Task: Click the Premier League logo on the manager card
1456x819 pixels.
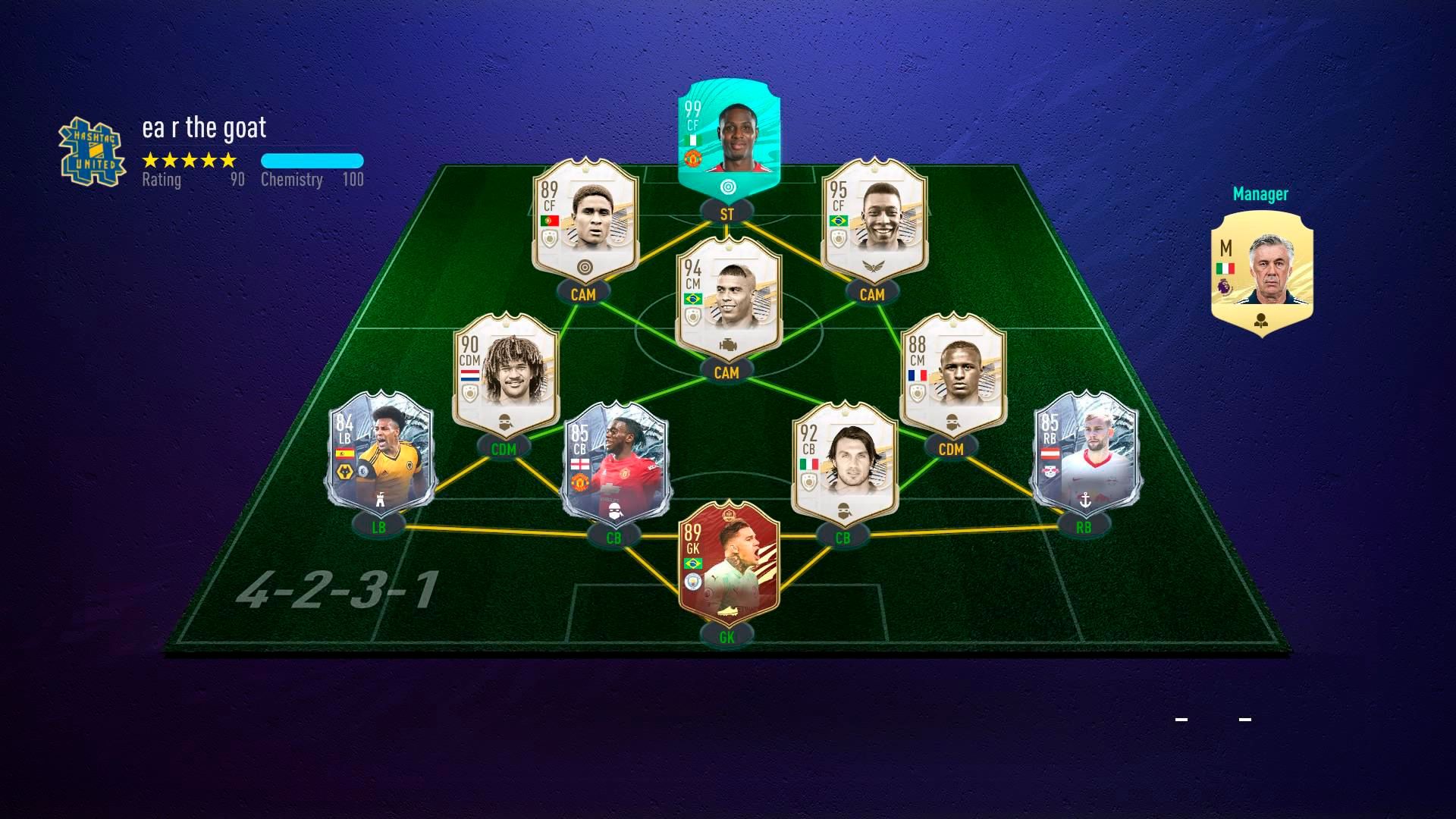Action: (x=1224, y=287)
